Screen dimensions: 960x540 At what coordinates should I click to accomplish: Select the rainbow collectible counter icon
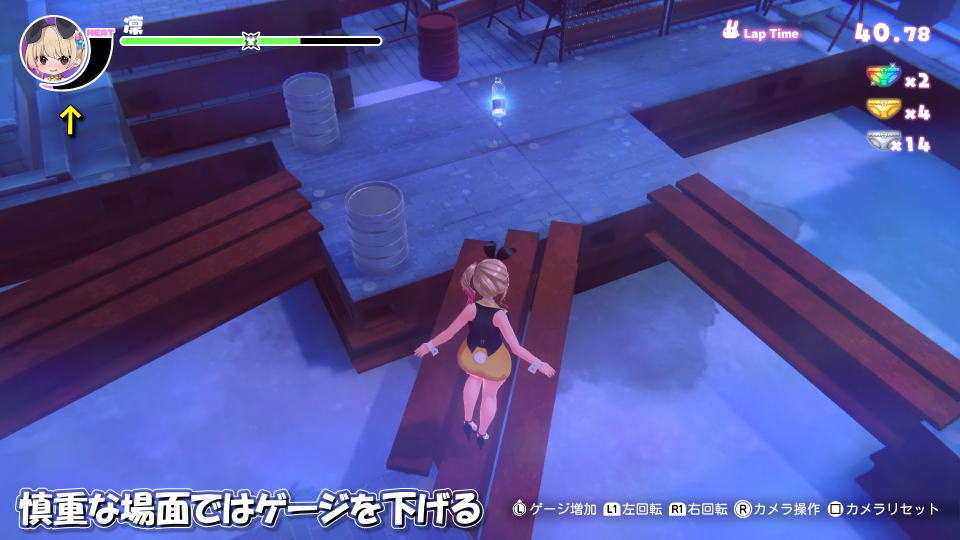[881, 79]
